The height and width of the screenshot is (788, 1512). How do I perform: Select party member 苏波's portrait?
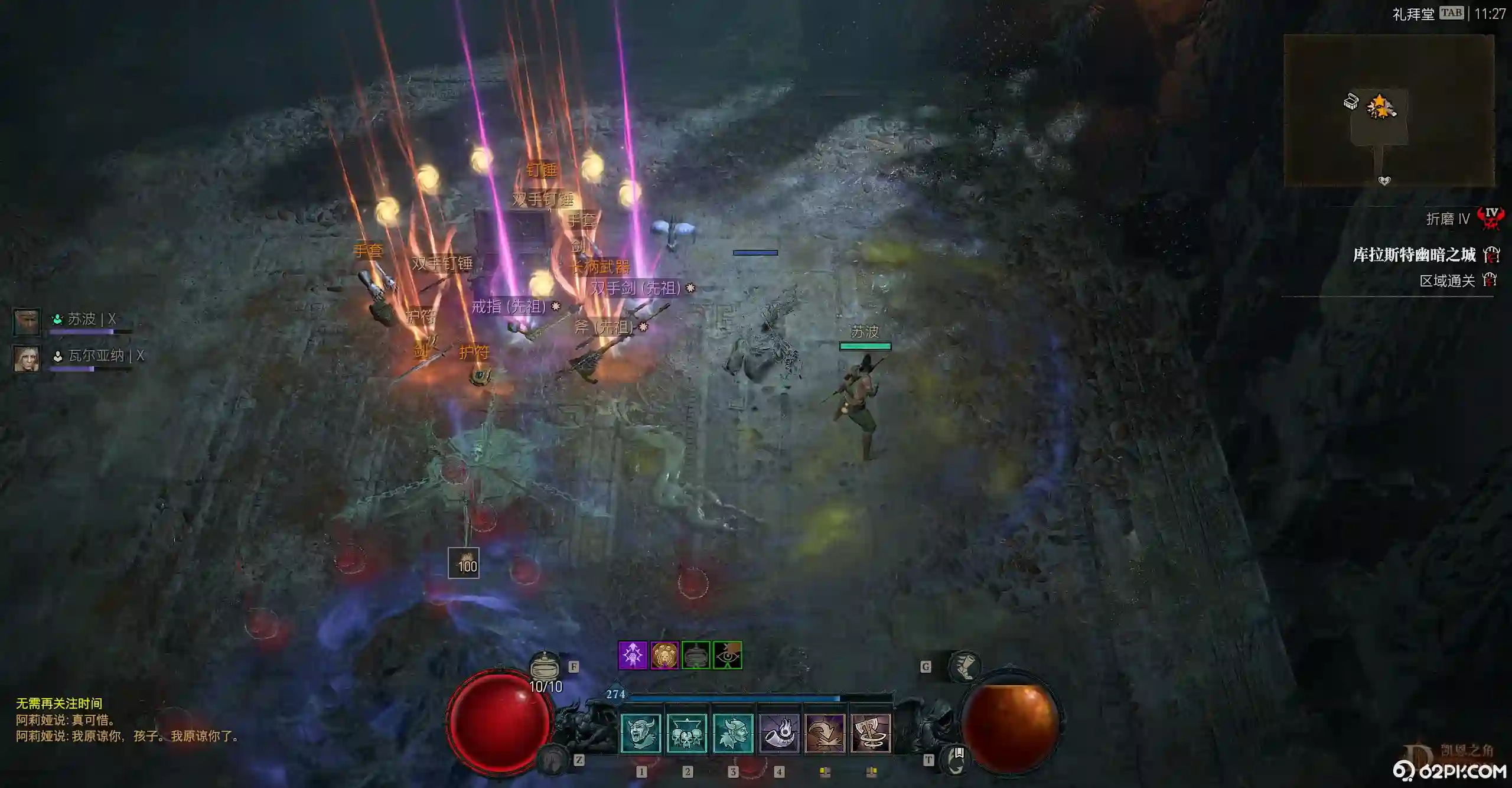click(27, 321)
